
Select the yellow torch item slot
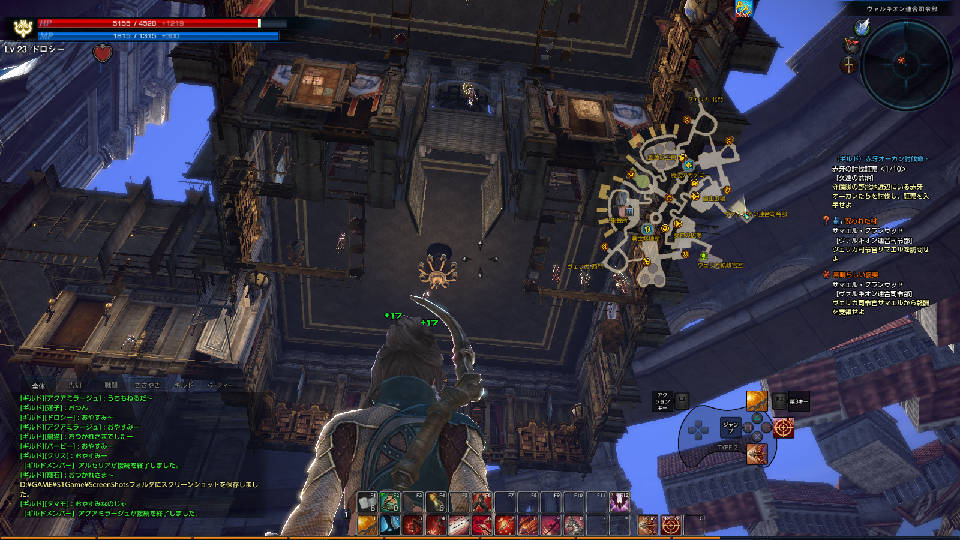coord(436,503)
